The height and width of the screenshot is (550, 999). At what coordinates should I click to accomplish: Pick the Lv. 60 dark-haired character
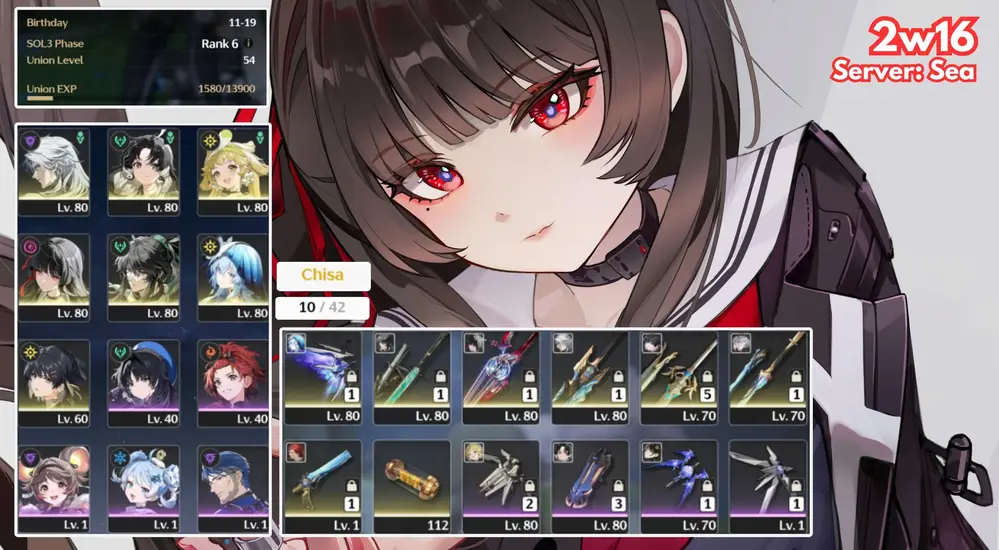tap(54, 381)
